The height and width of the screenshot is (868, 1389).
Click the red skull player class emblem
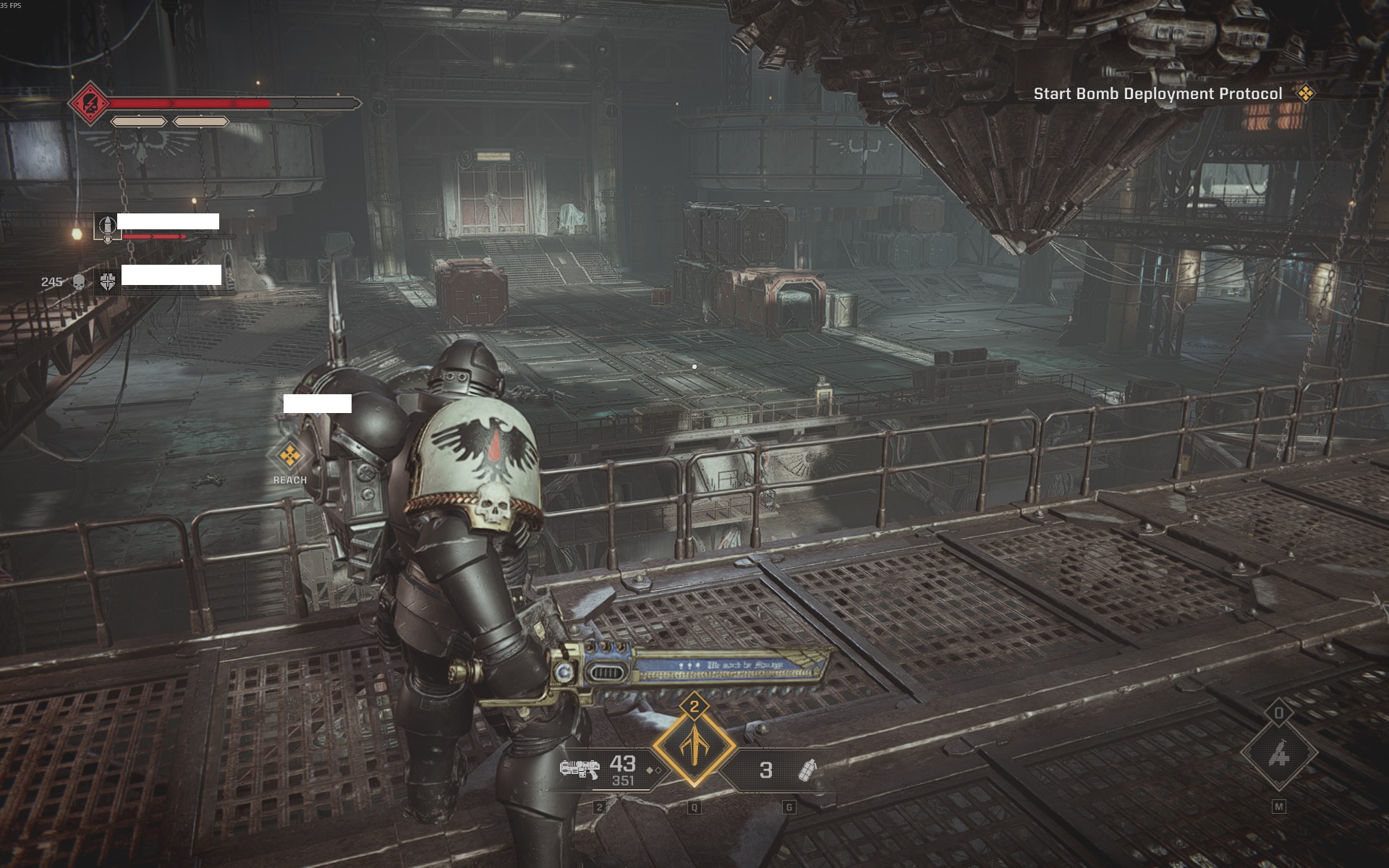(90, 103)
